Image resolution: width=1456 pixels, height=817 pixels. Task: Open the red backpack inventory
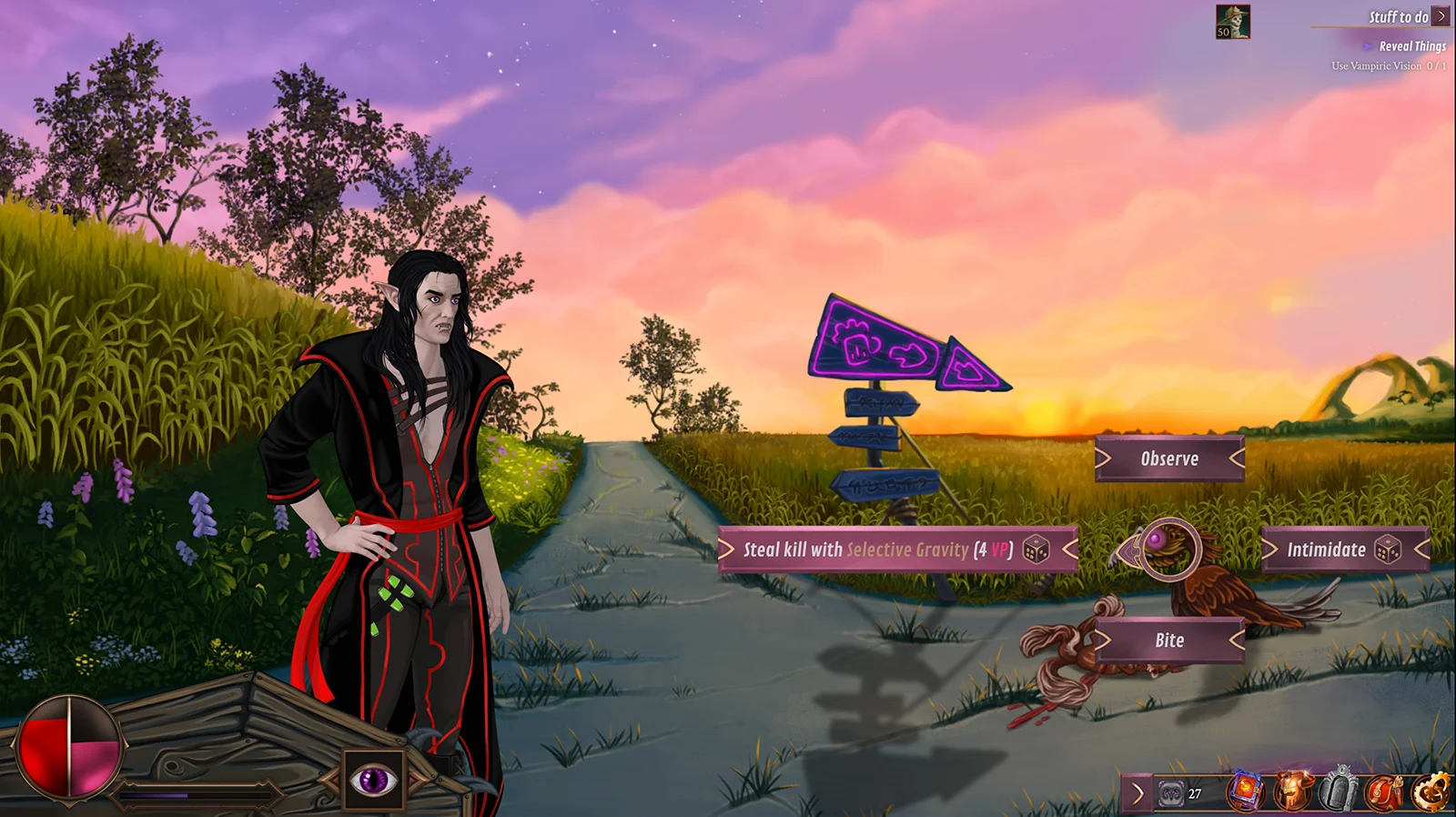tap(1383, 792)
